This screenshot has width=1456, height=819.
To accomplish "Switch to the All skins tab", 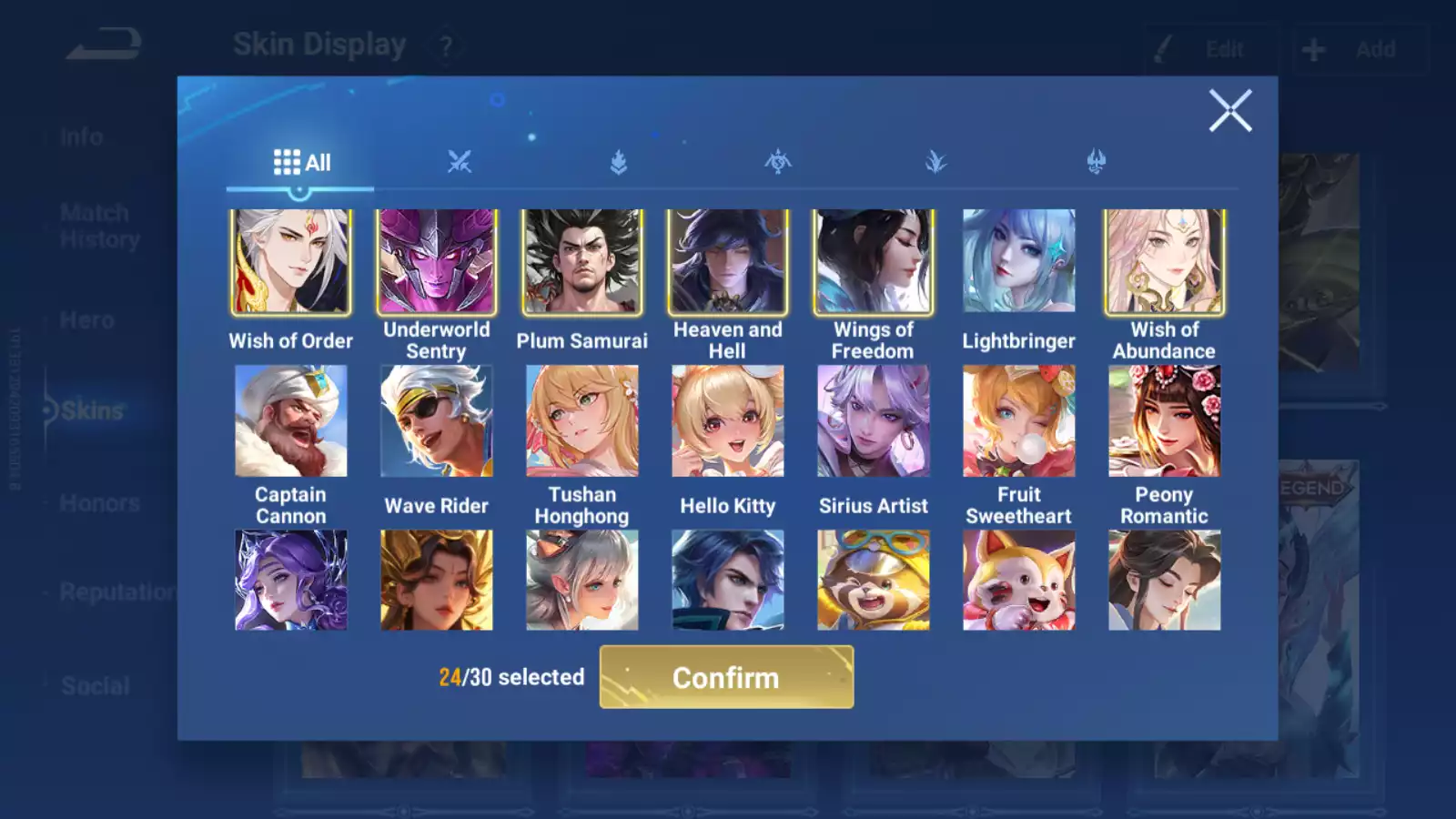I will tap(301, 163).
